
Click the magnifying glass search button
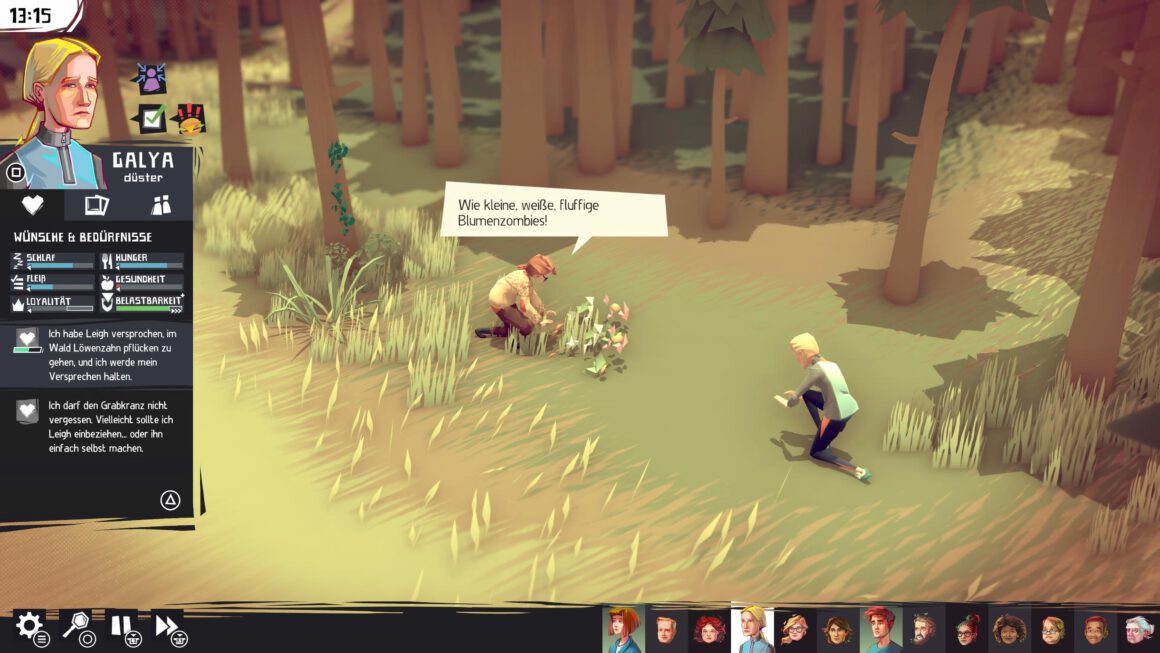pos(76,627)
